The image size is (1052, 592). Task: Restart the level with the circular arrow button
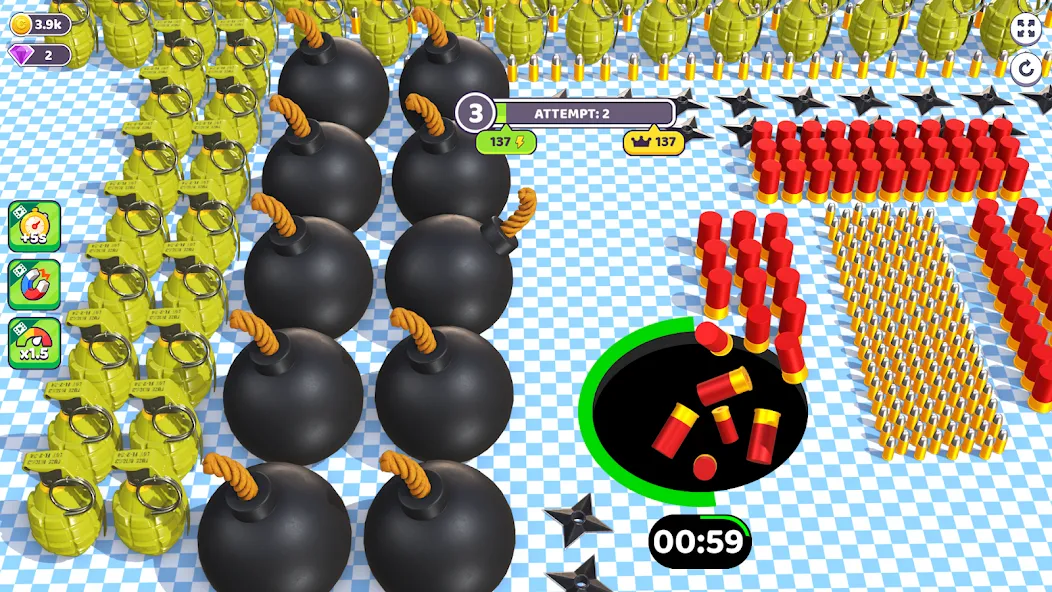(1026, 69)
